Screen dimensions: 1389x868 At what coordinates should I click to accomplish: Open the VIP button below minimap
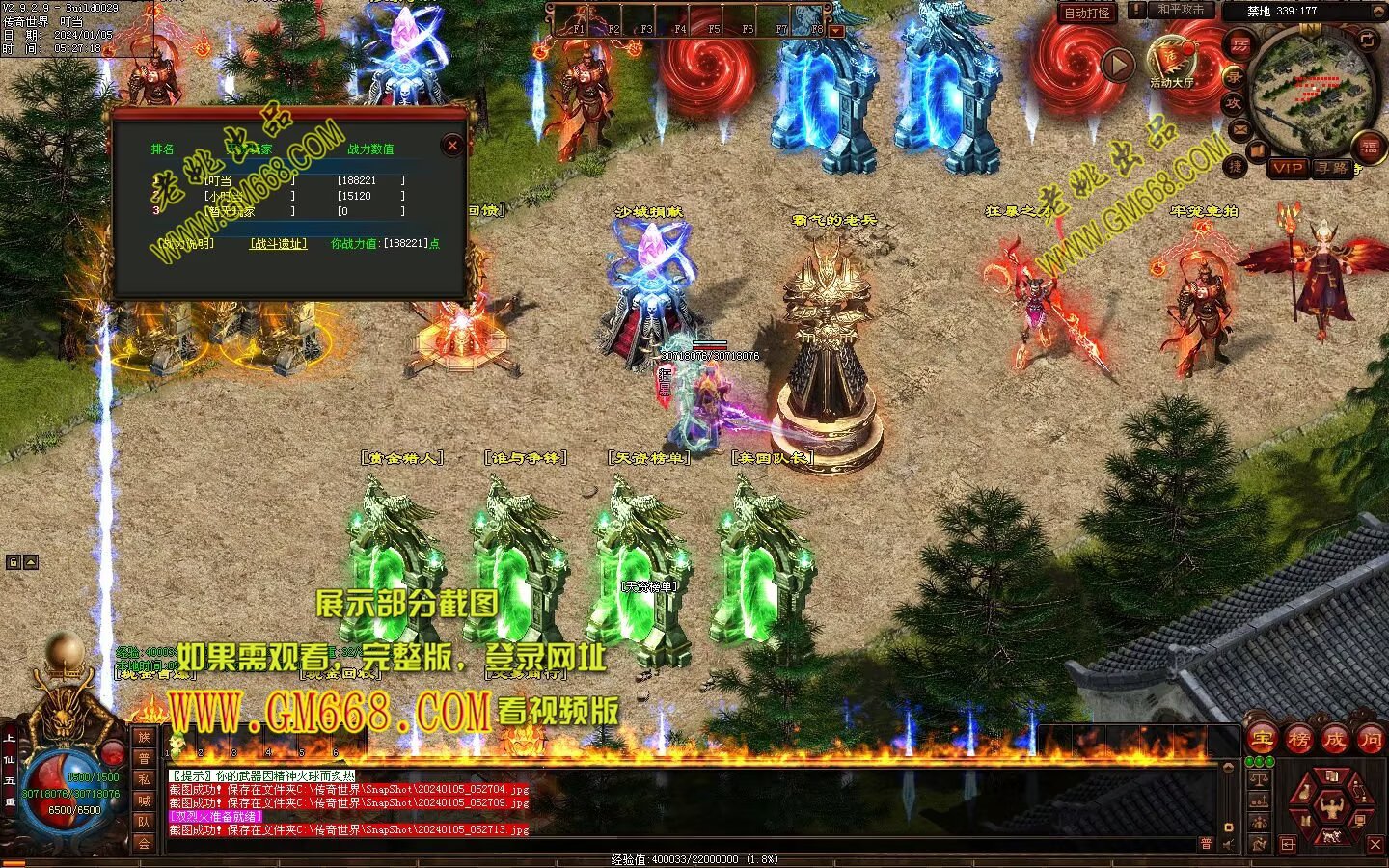1287,168
